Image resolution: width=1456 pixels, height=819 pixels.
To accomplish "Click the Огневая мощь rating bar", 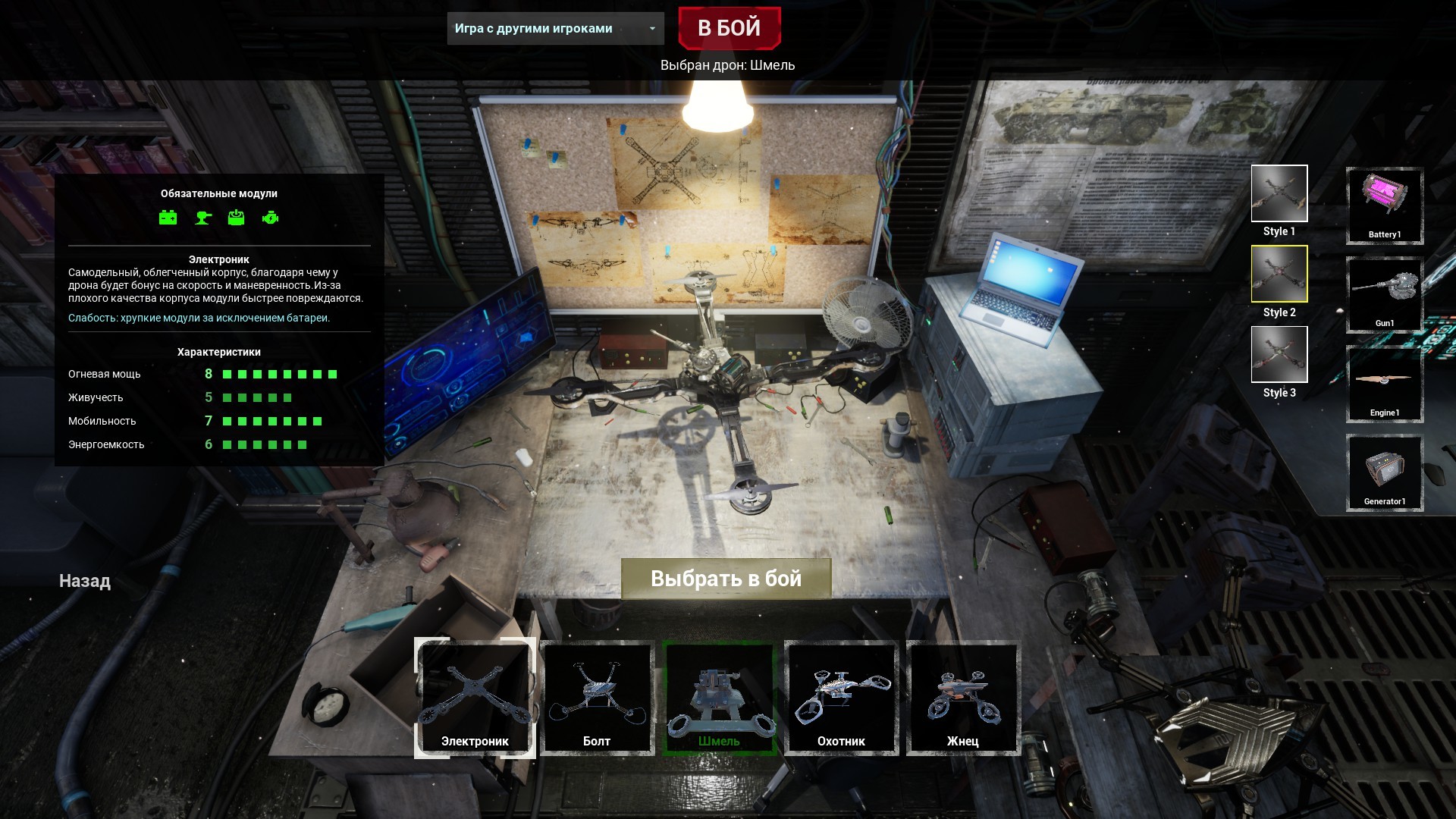I will [280, 373].
